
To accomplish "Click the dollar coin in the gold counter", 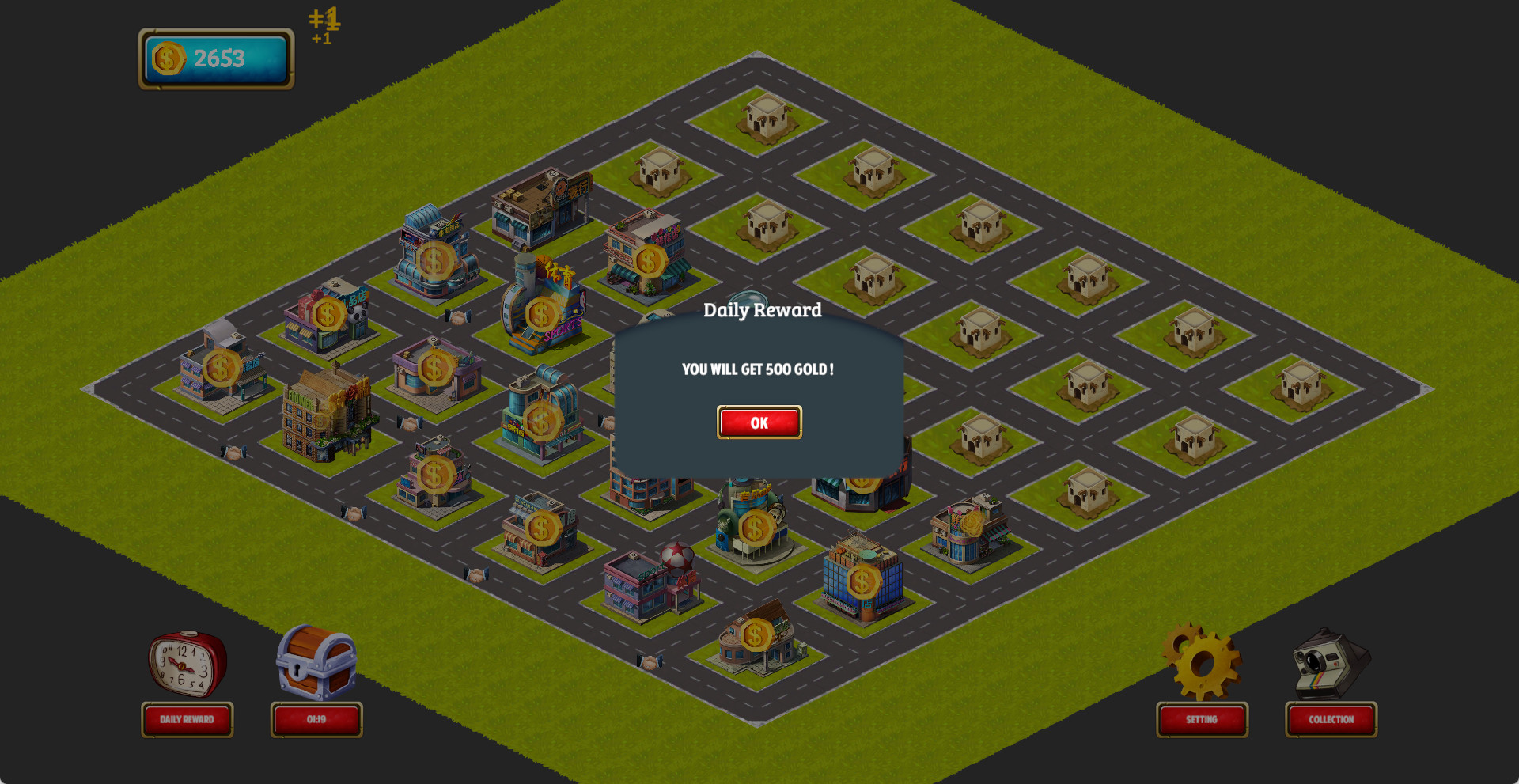I will 167,56.
